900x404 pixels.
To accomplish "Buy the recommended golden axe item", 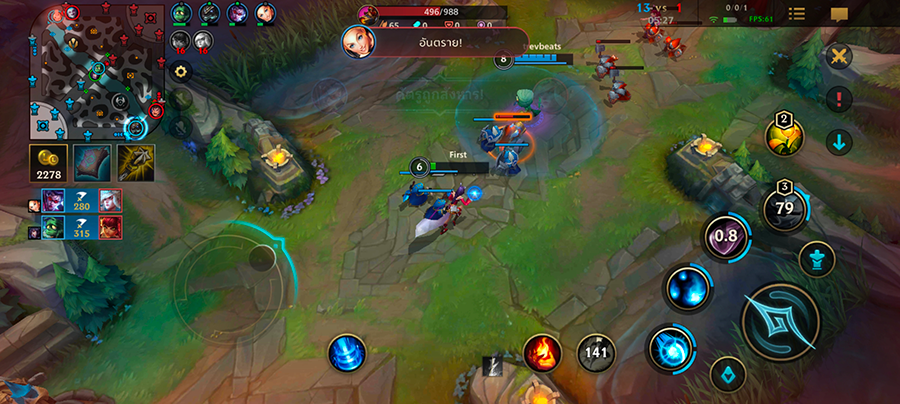I will pos(135,162).
